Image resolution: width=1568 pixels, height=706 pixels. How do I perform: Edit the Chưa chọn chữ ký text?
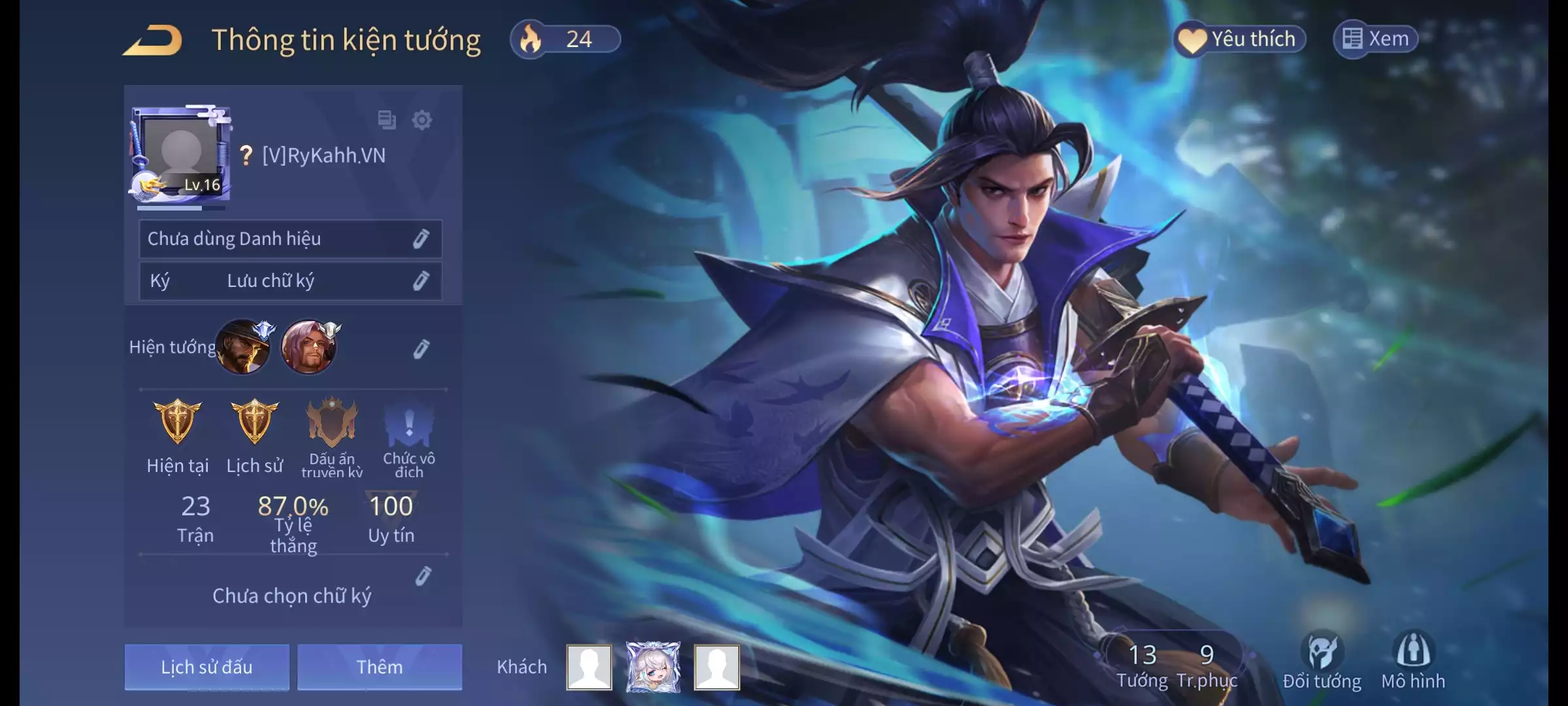423,577
